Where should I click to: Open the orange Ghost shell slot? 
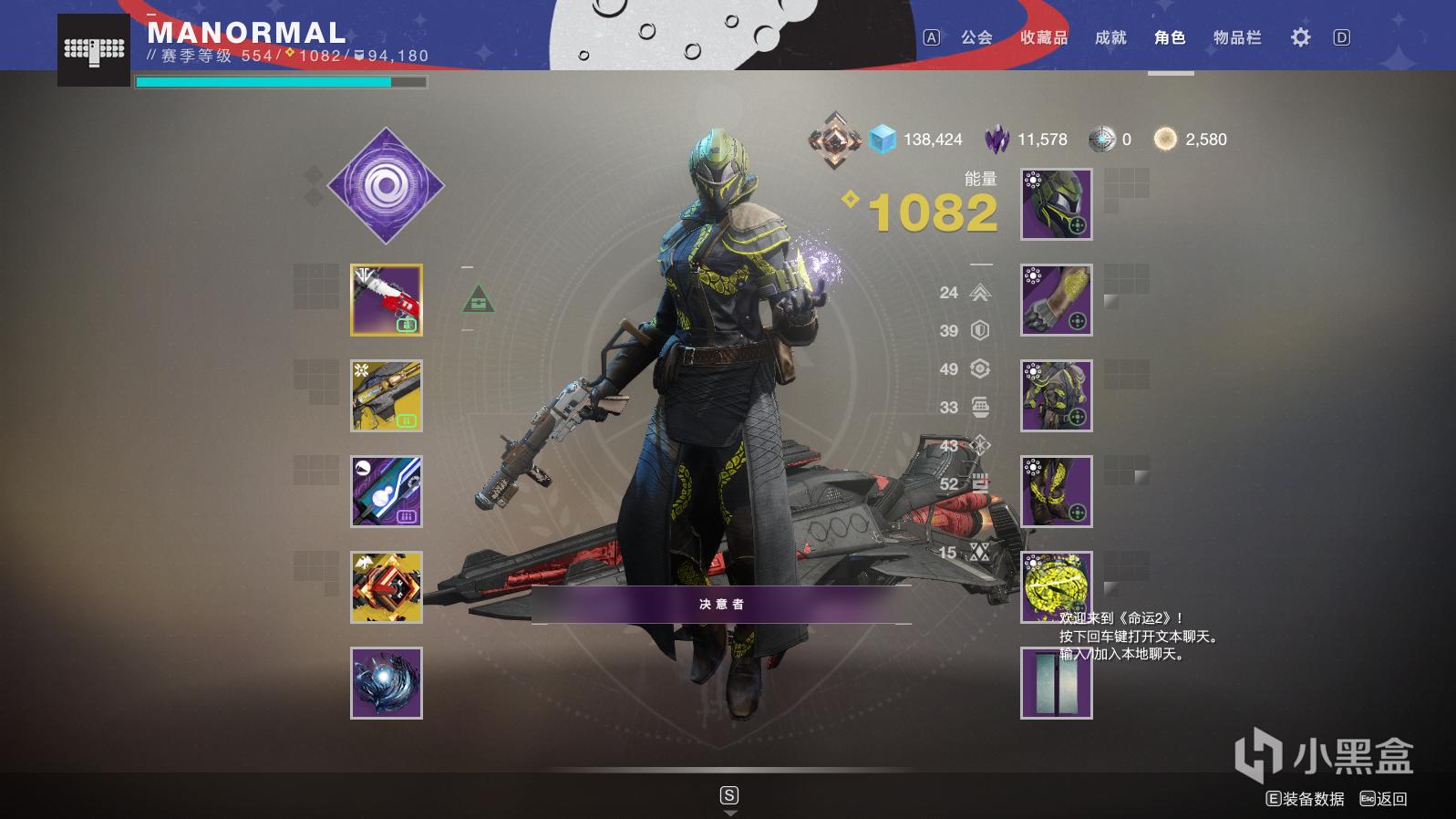[x=387, y=587]
